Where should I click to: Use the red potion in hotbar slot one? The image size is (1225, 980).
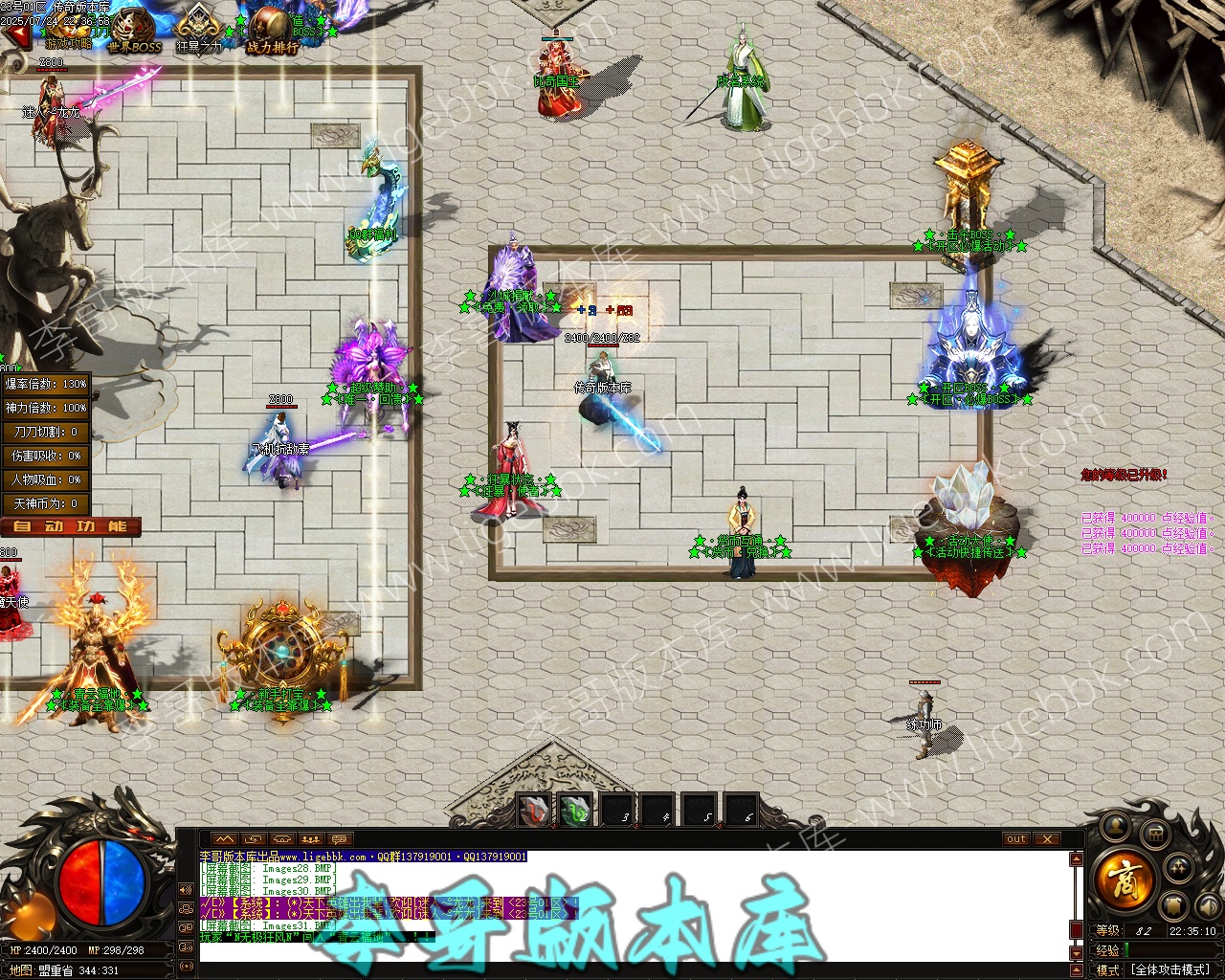pos(534,812)
